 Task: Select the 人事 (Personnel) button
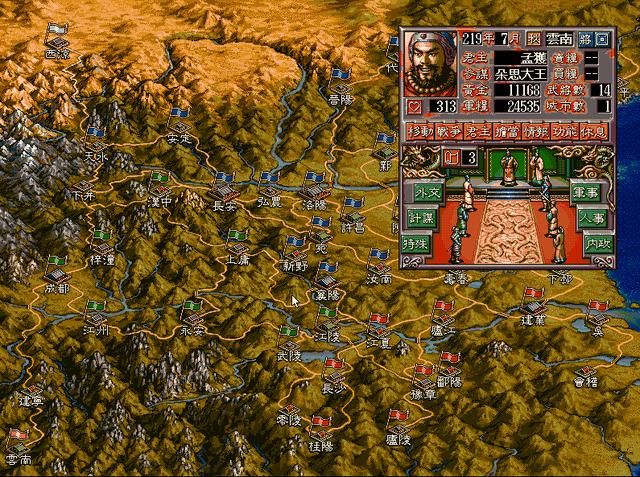(587, 218)
